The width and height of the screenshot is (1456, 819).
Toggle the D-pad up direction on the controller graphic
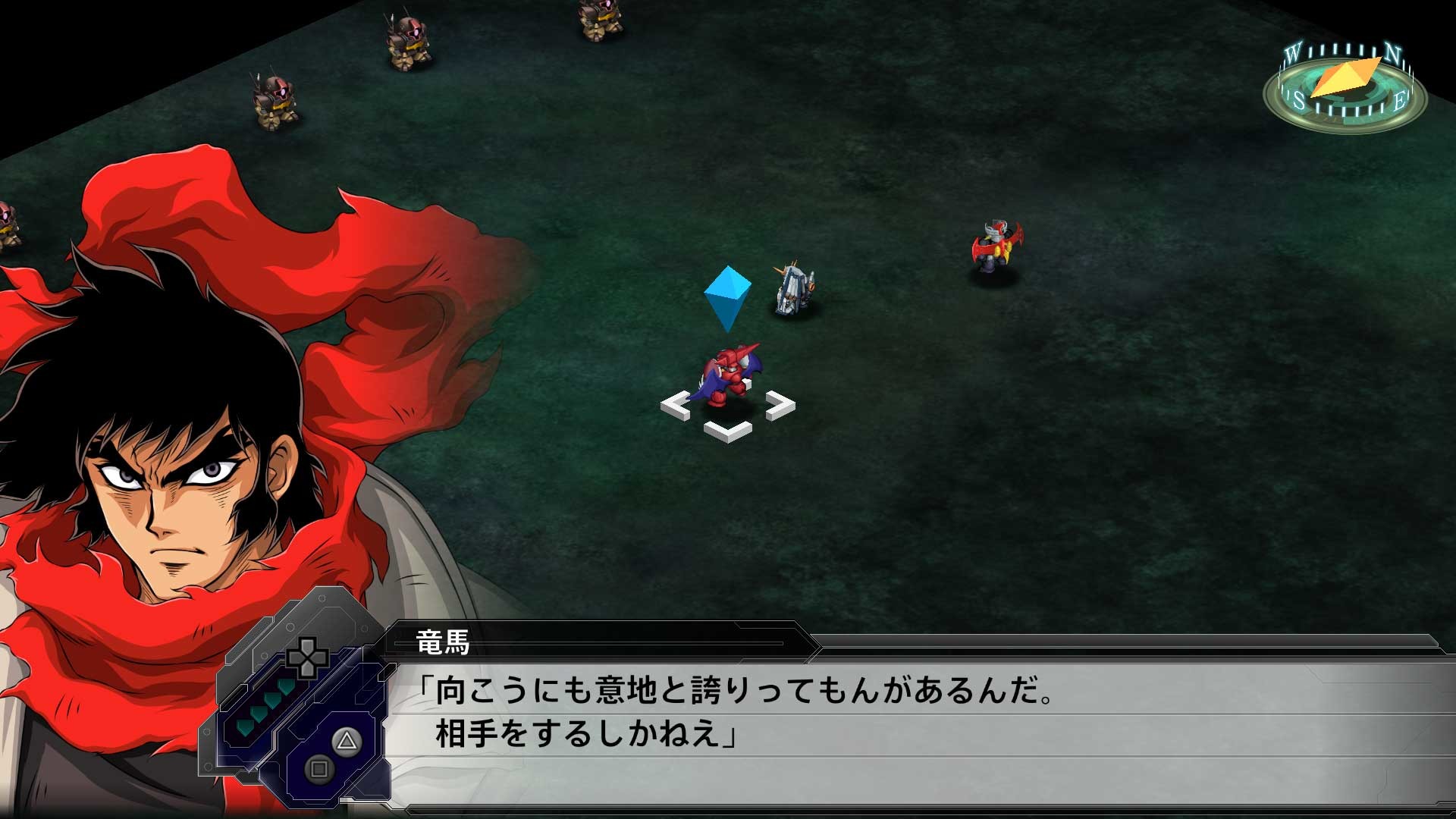pos(306,646)
